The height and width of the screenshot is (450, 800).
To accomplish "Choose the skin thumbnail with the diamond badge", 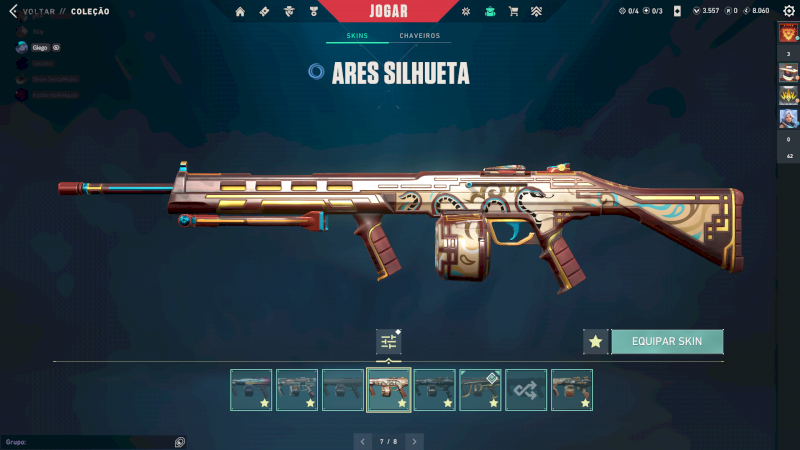I will click(480, 390).
